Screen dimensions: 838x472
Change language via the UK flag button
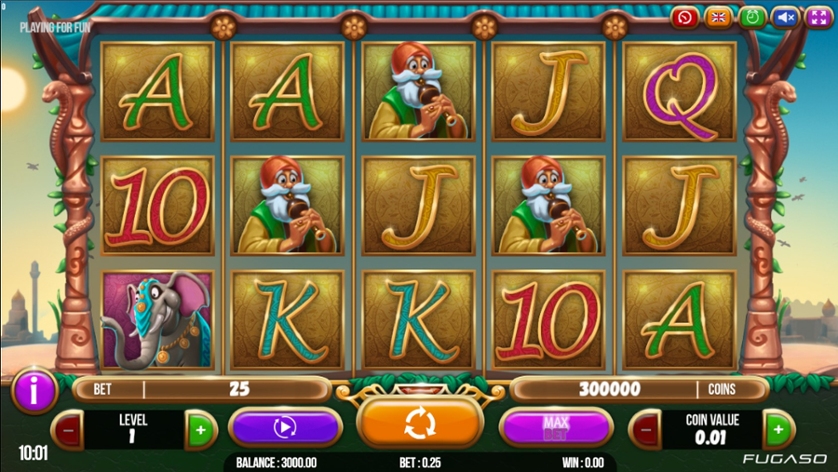tap(718, 17)
